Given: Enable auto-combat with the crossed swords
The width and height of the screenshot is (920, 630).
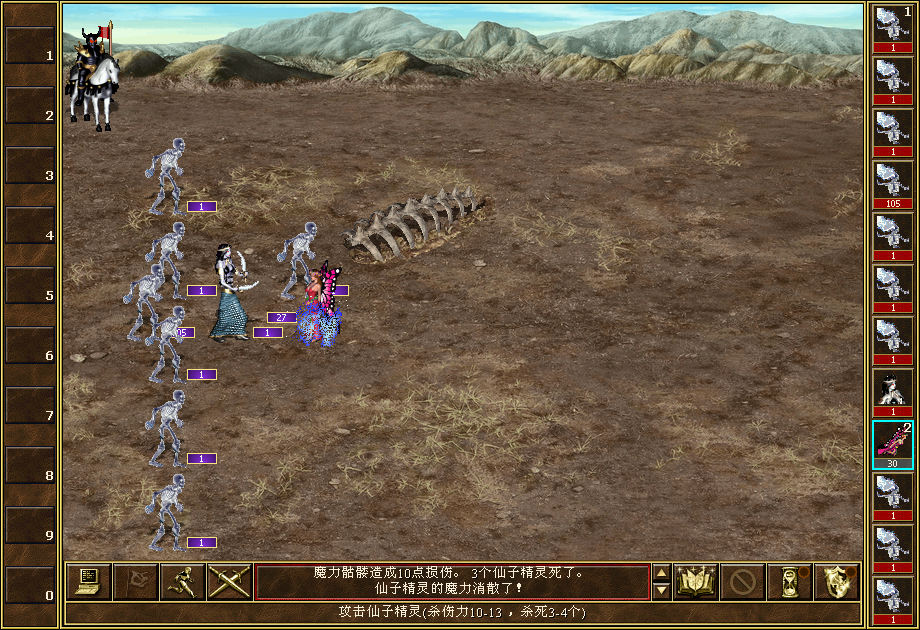Looking at the screenshot, I should (x=229, y=582).
